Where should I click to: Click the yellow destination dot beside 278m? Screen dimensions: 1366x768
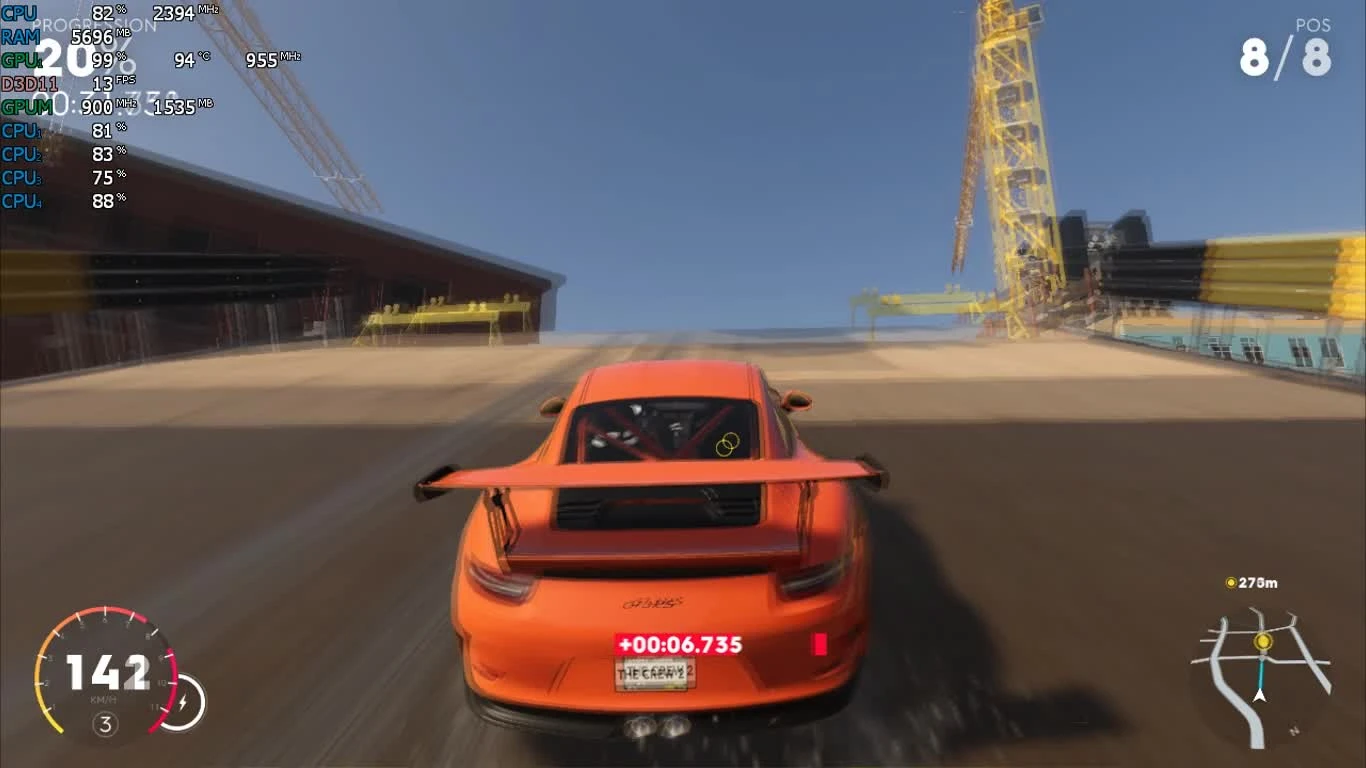coord(1231,583)
